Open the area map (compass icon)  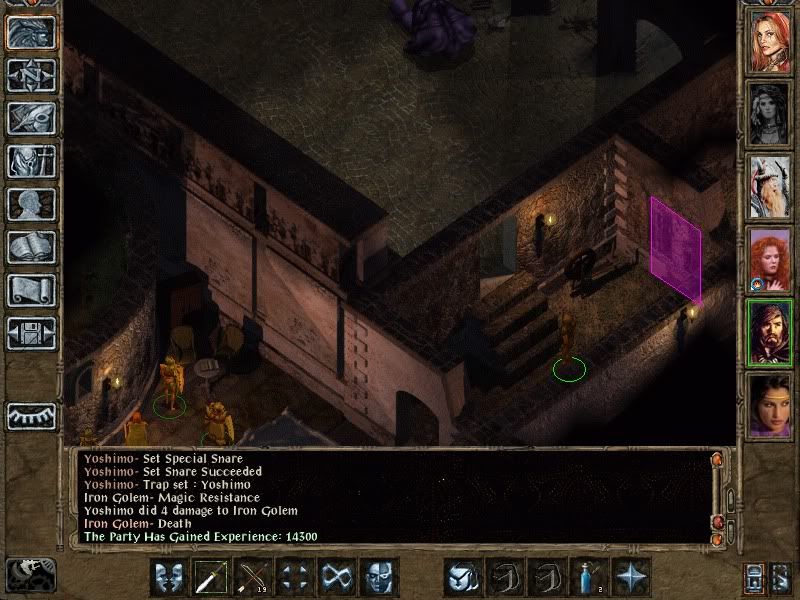tap(31, 75)
